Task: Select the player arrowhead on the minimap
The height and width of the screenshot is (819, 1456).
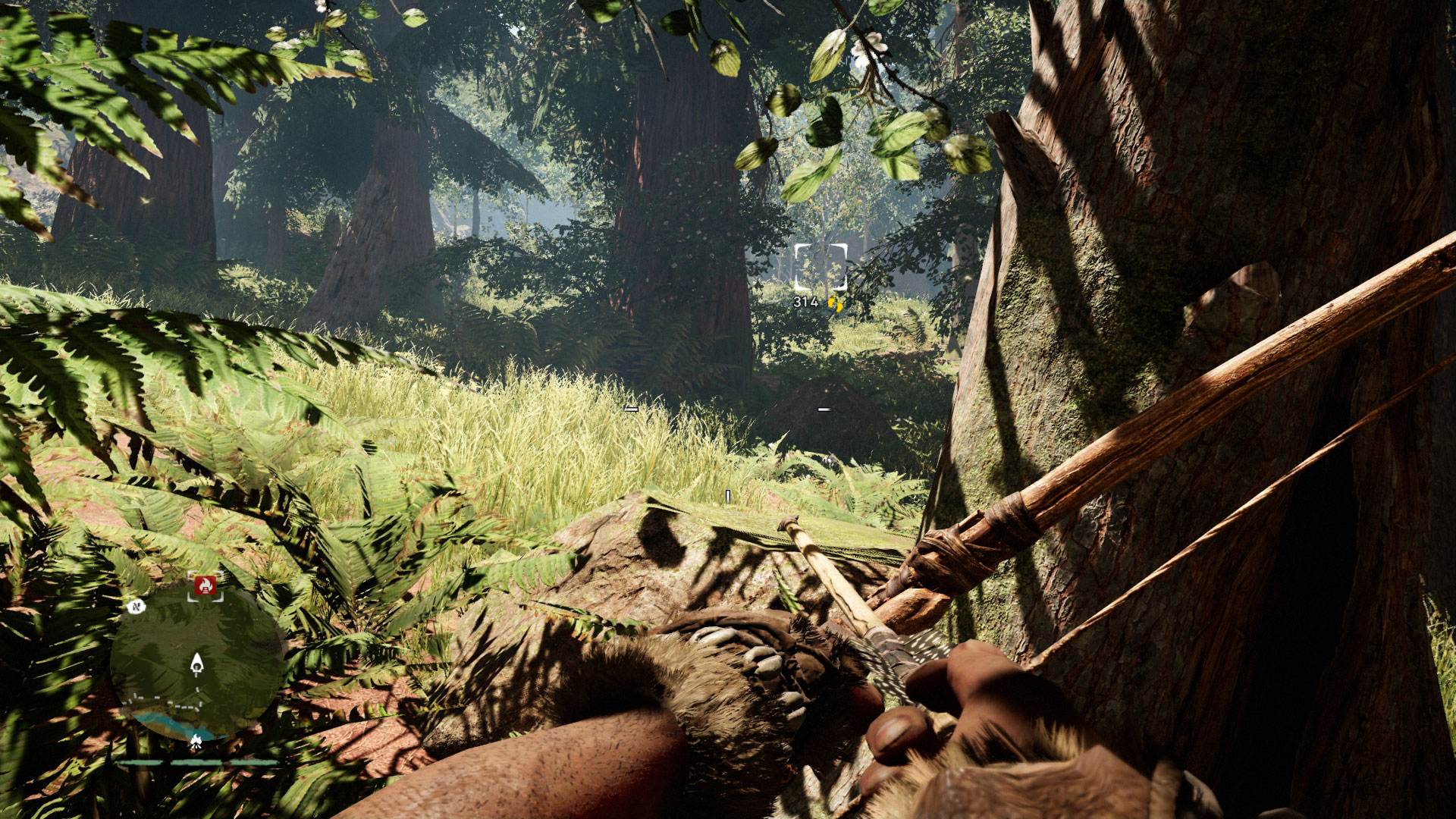Action: coord(197,665)
